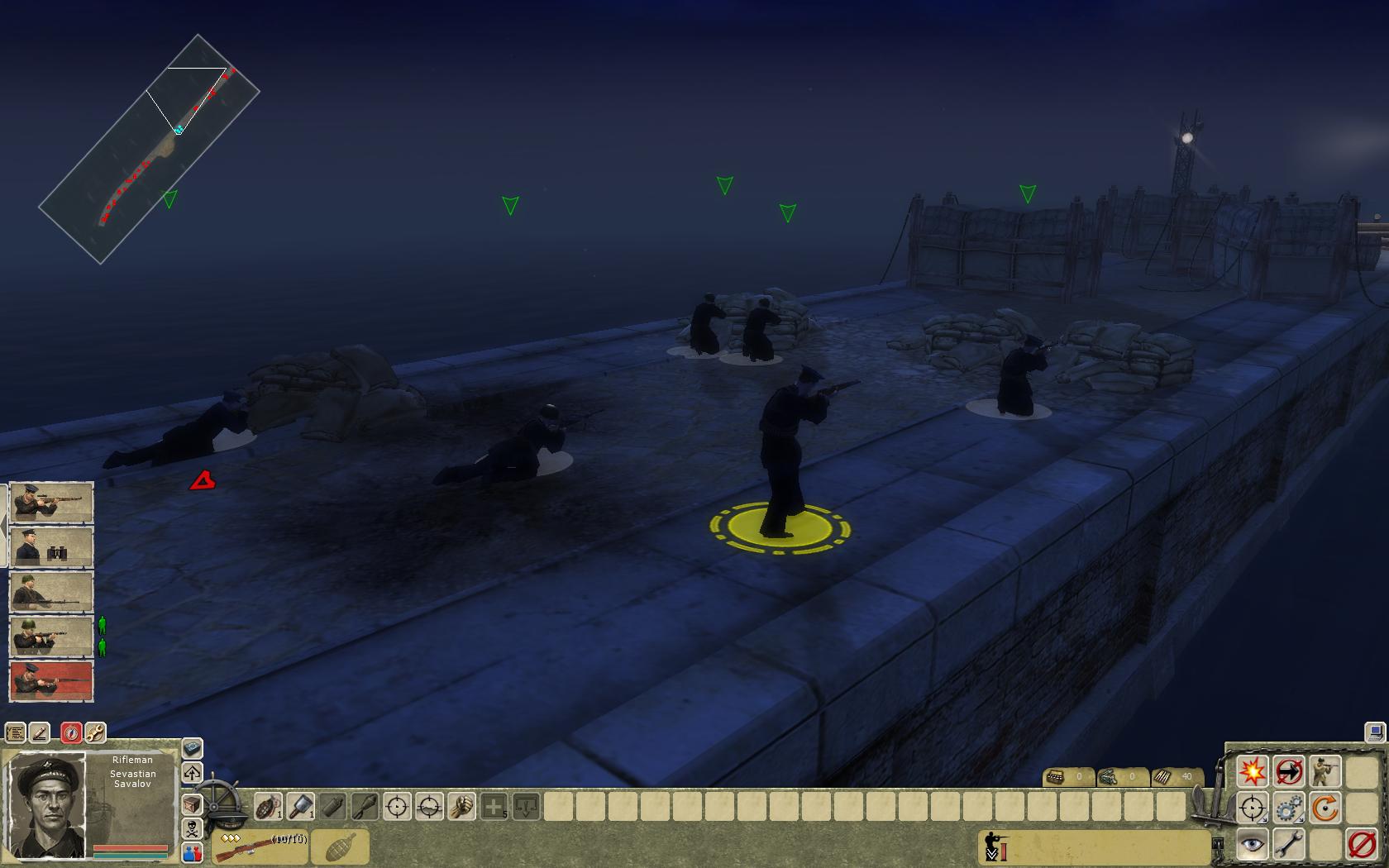1389x868 pixels.
Task: Toggle return fire with the orange circular arrow
Action: [x=1325, y=808]
